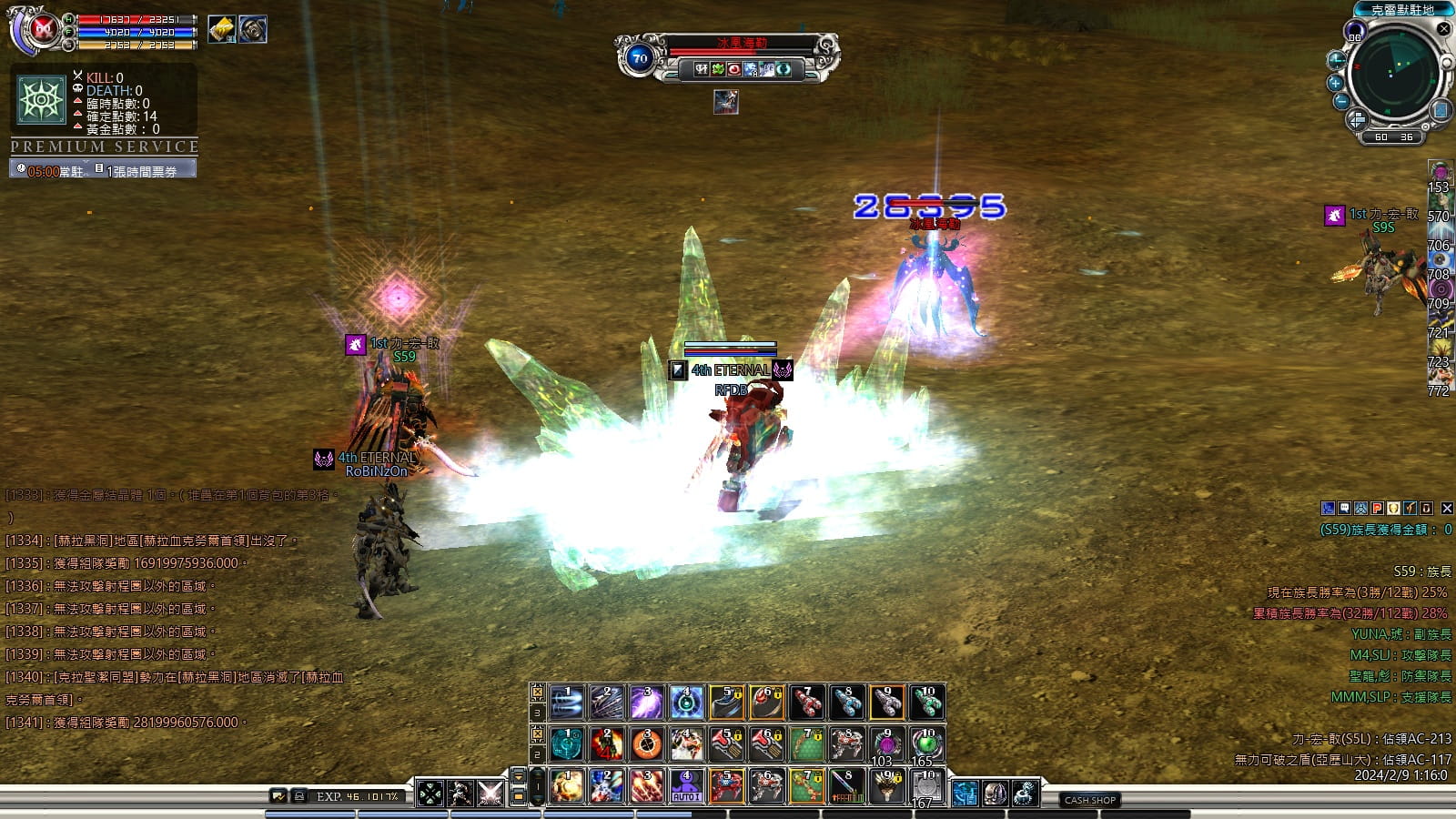The height and width of the screenshot is (819, 1456).
Task: Activate the purple lightning skill
Action: coord(647,703)
